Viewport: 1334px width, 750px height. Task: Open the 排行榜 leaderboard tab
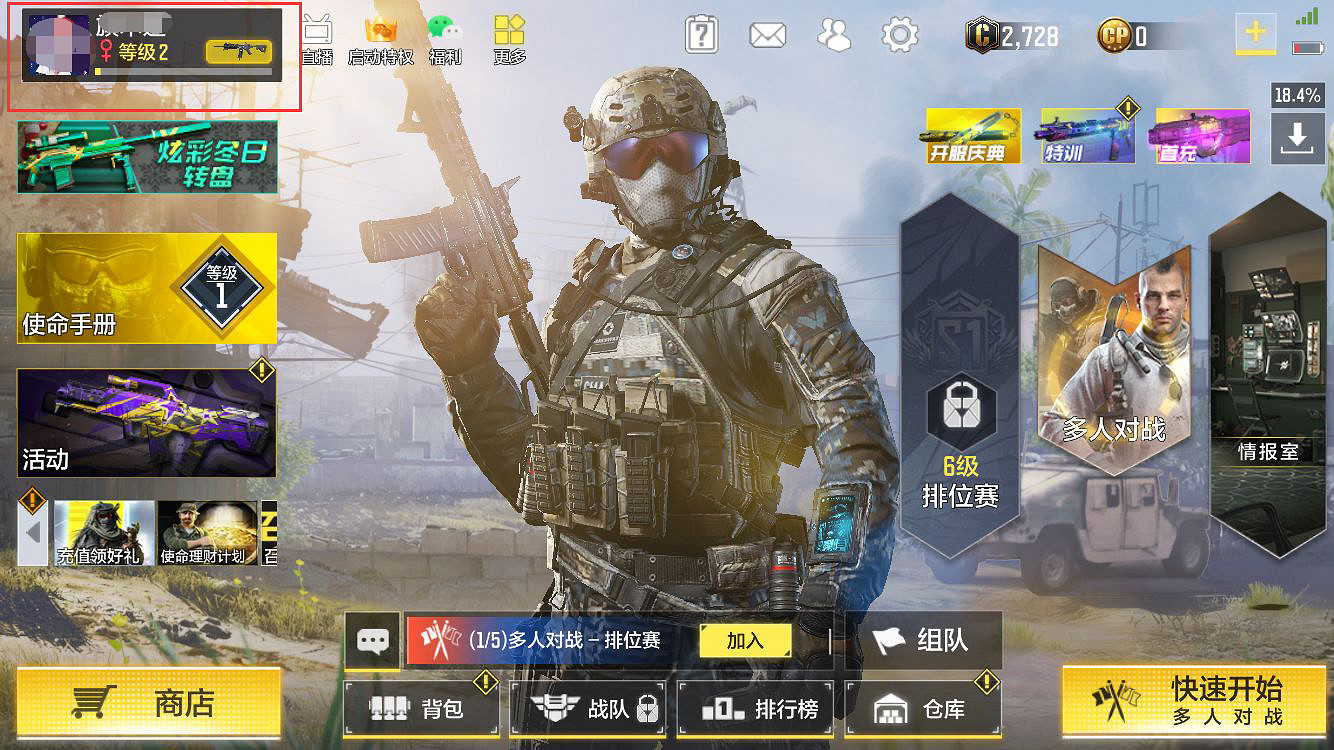click(x=755, y=706)
